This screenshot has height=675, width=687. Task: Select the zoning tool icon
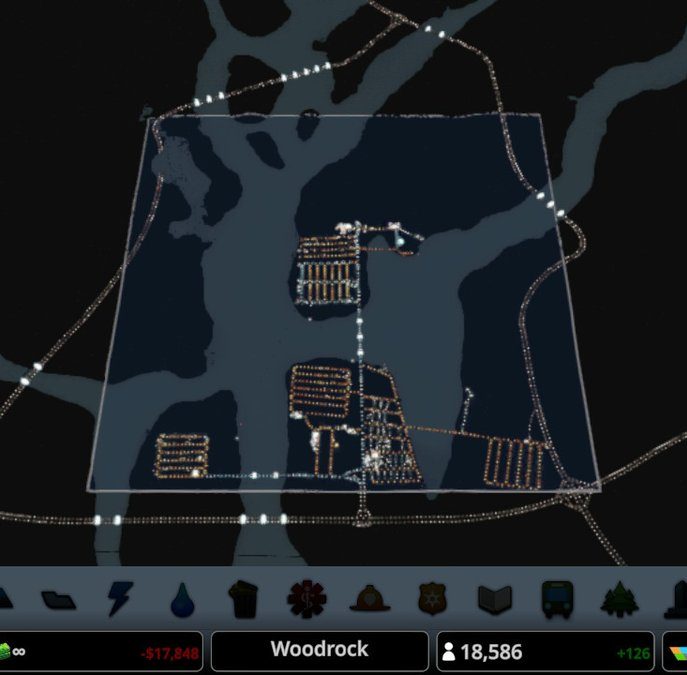pyautogui.click(x=57, y=598)
